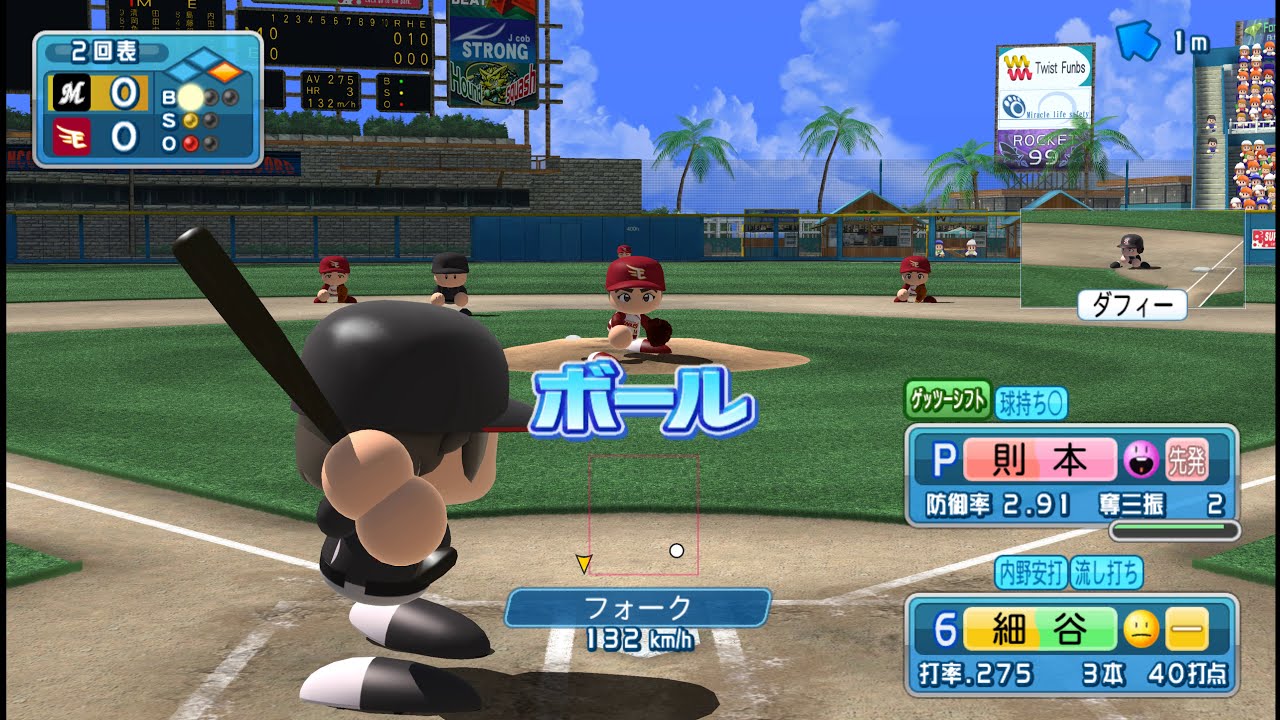Select pitcher 則本's name plate
The image size is (1280, 720).
pos(1040,459)
